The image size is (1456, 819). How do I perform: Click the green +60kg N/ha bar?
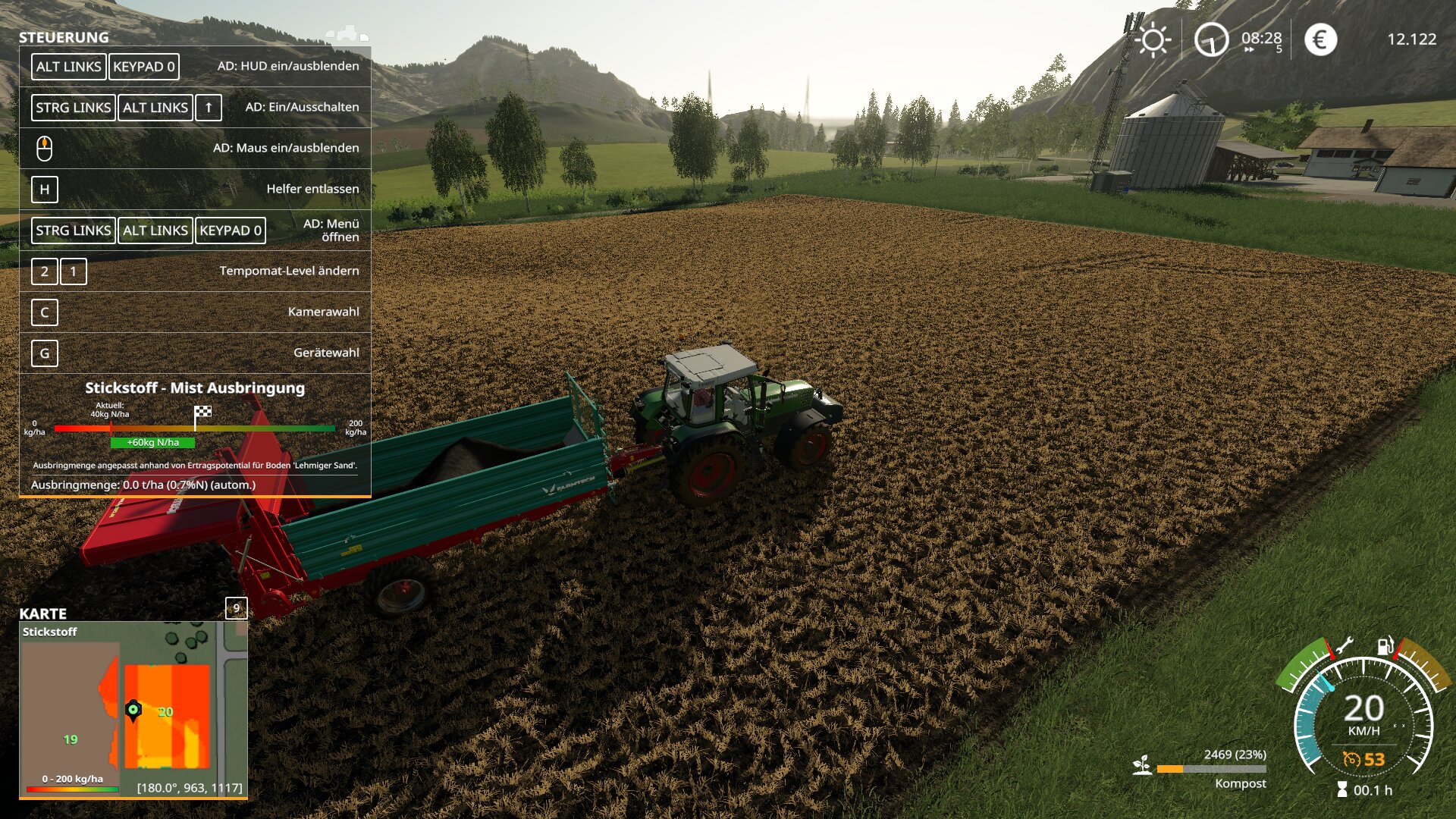[x=152, y=443]
